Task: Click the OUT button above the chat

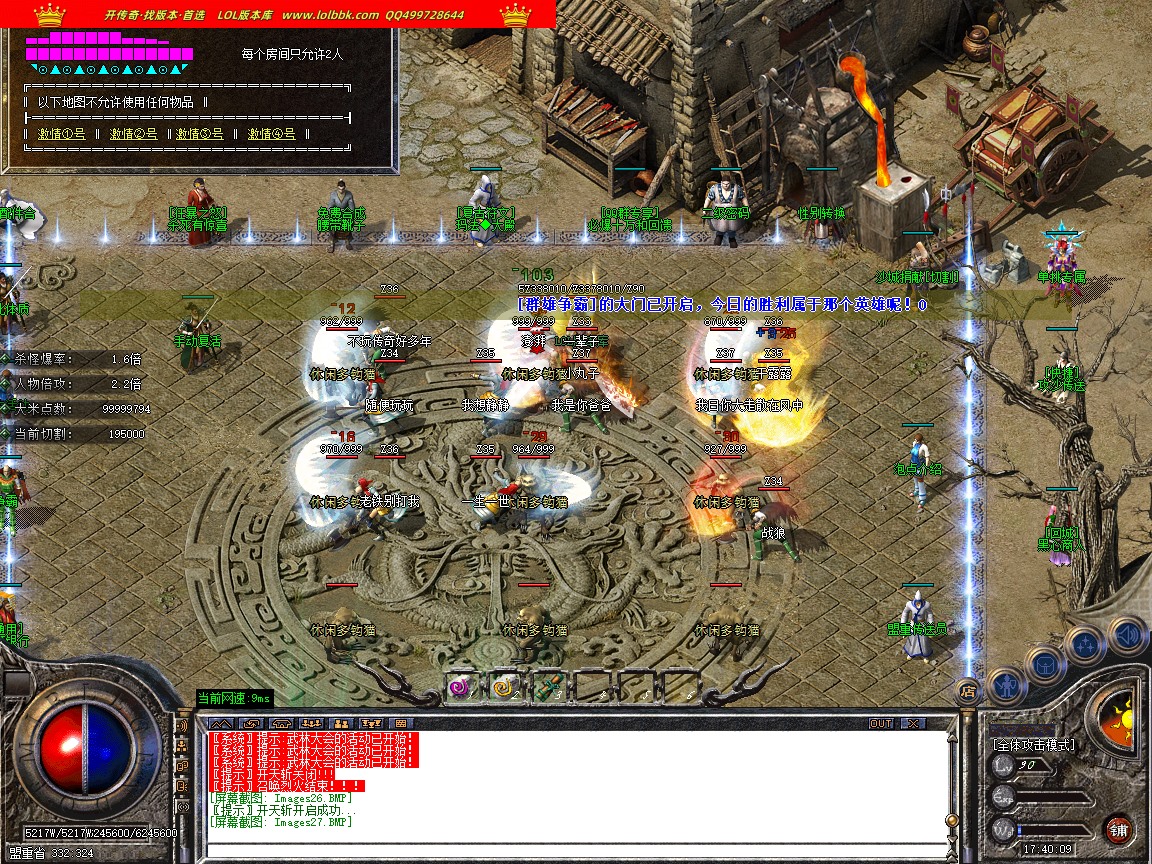Action: [x=880, y=723]
